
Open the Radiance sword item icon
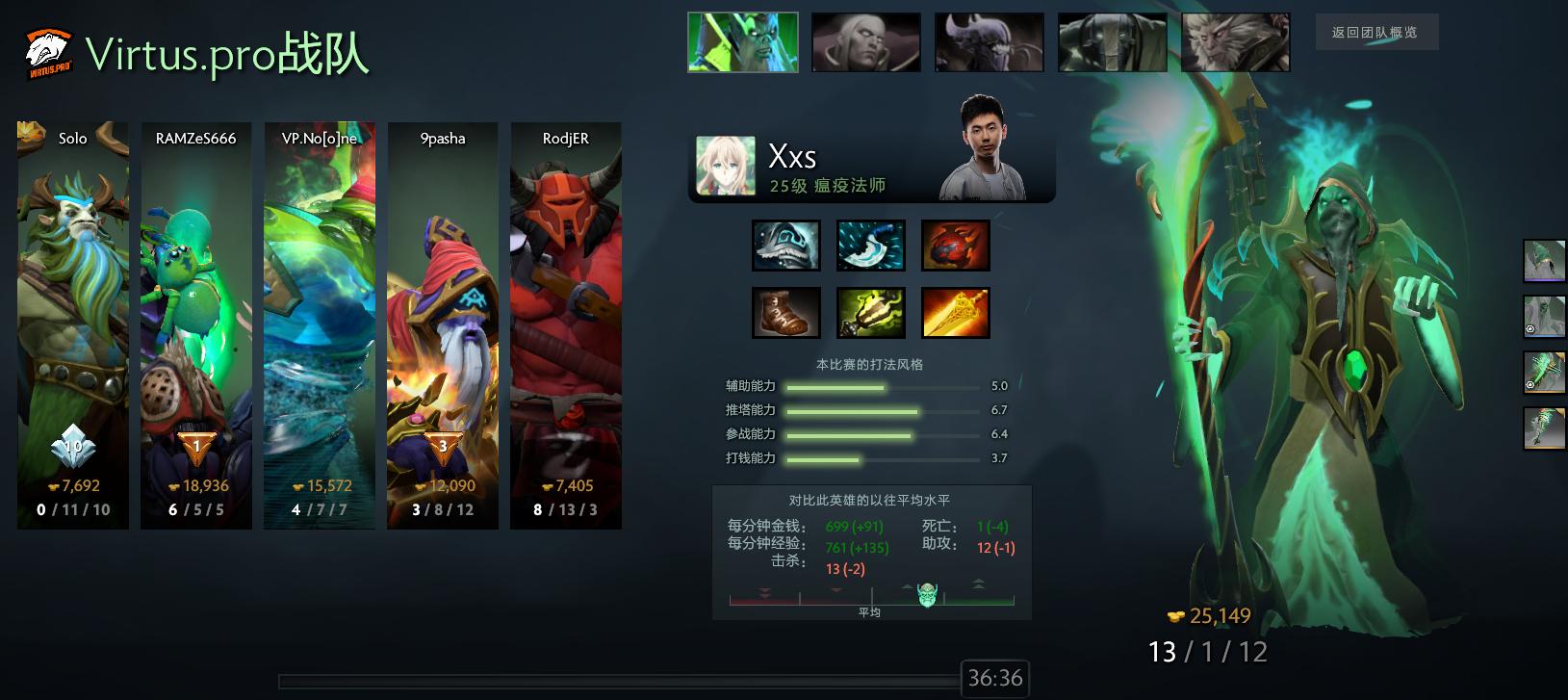pos(955,313)
